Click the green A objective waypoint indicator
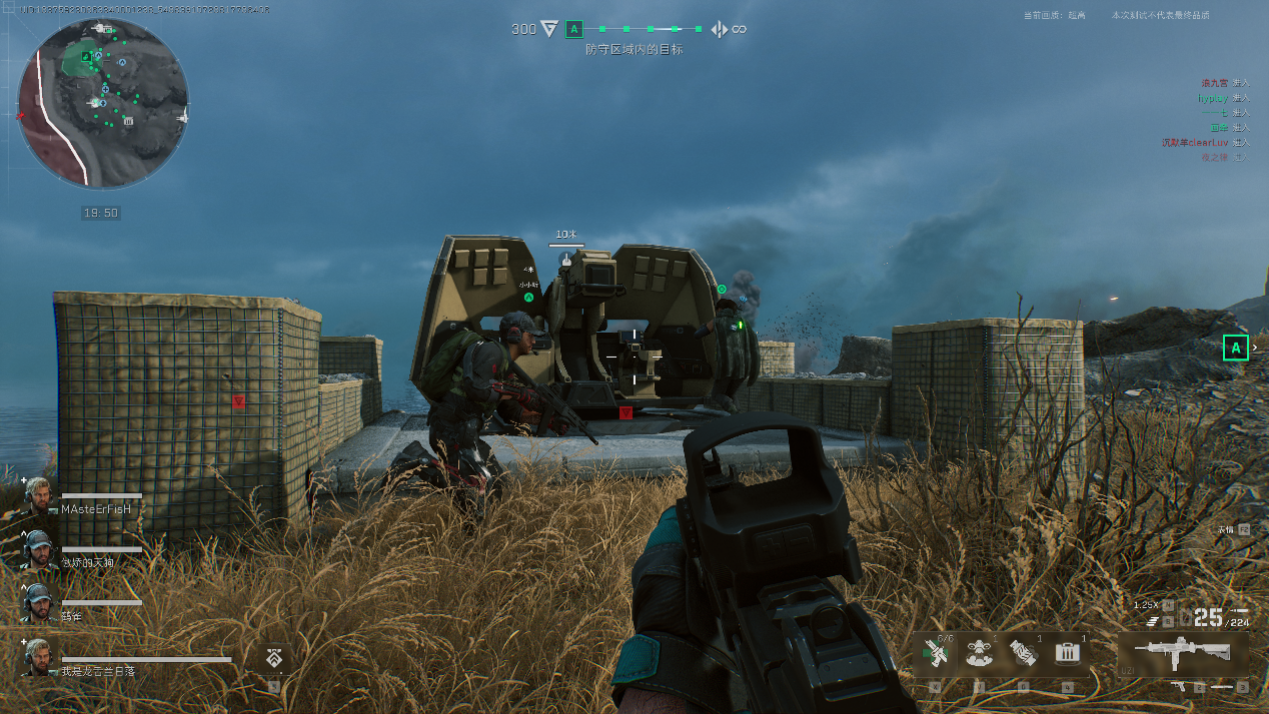Screen dimensions: 1269x714 coord(1236,348)
